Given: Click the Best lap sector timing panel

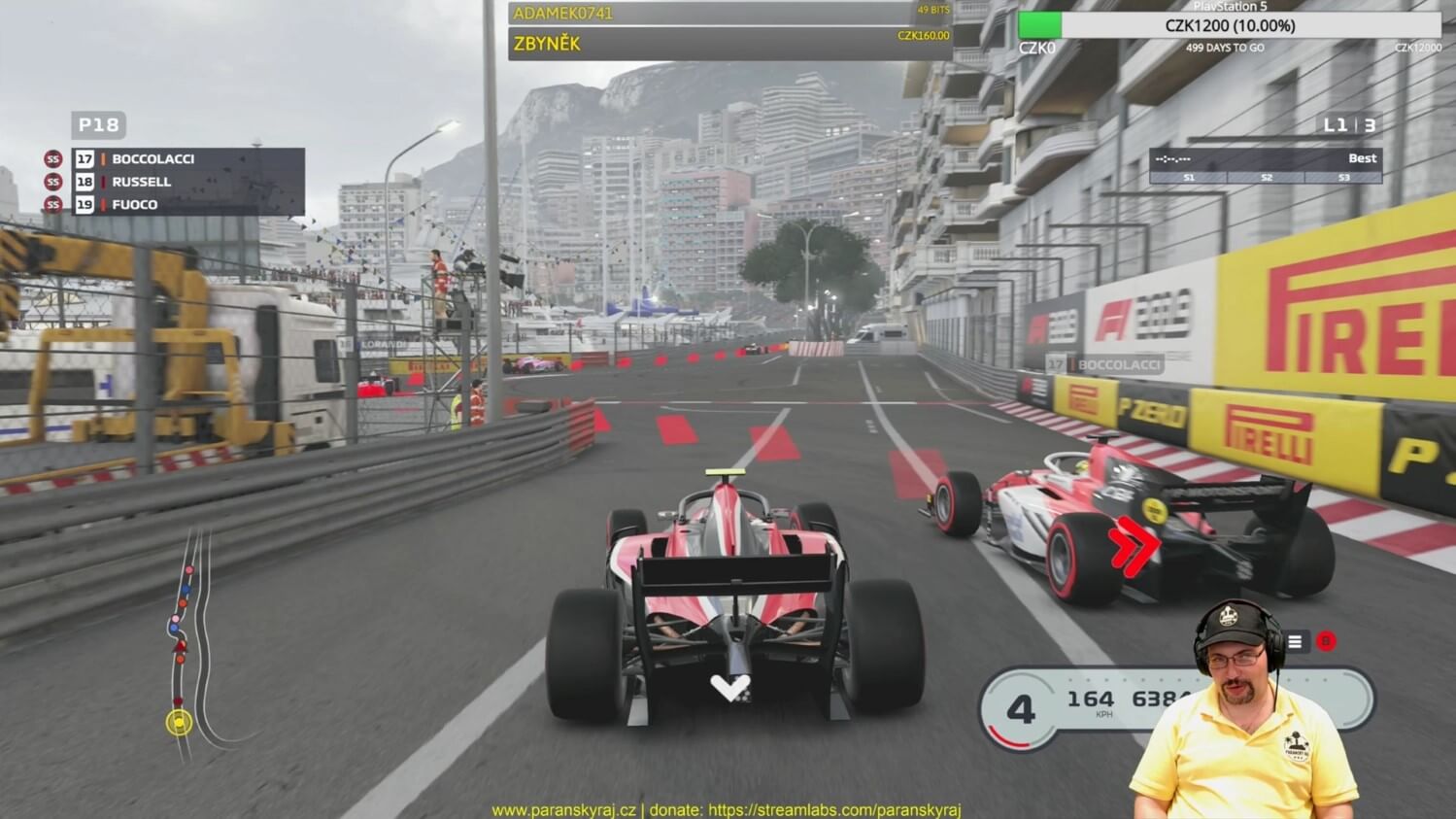Looking at the screenshot, I should [x=1265, y=164].
